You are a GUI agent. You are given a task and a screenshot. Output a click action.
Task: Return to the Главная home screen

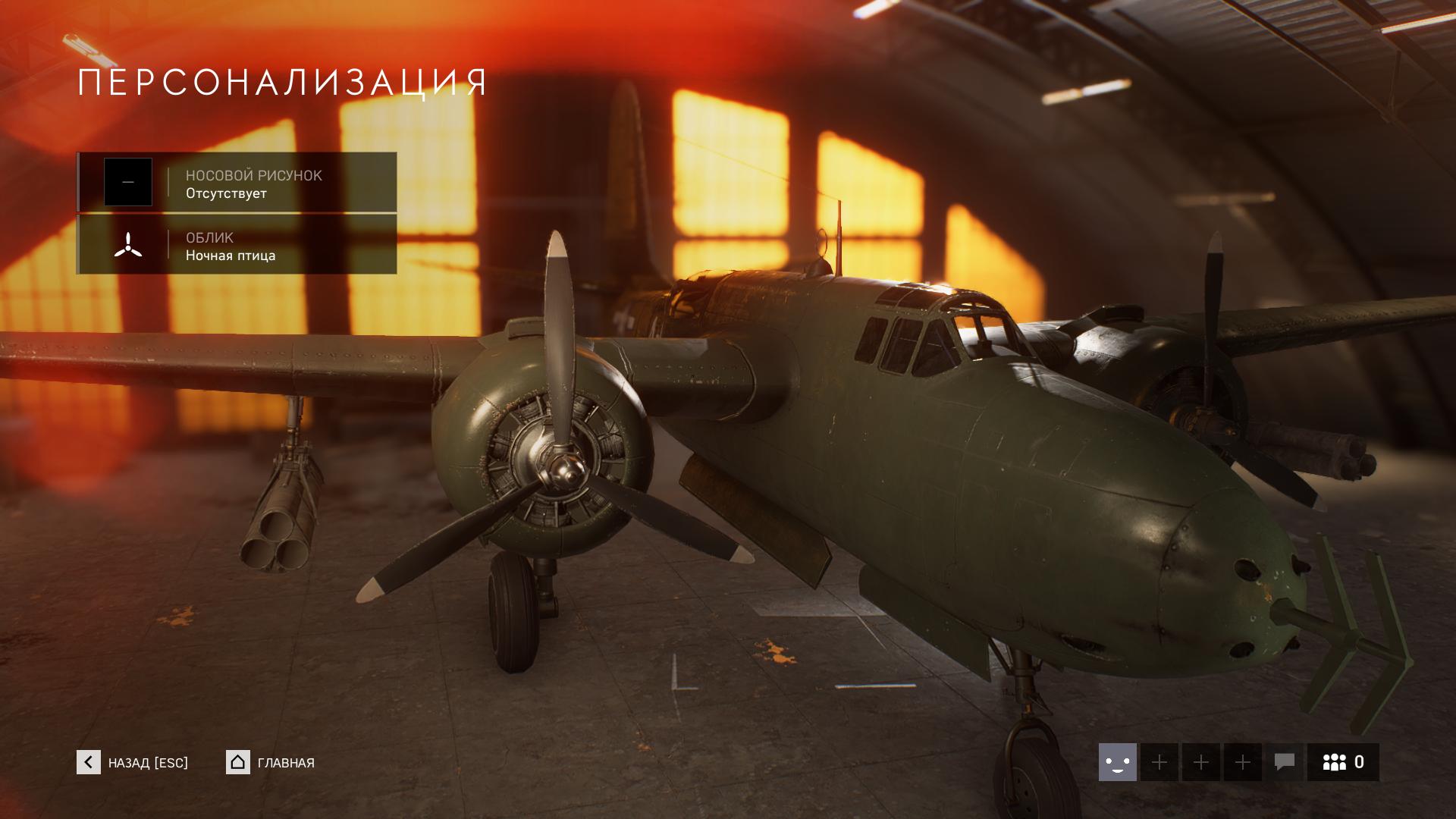pos(271,762)
